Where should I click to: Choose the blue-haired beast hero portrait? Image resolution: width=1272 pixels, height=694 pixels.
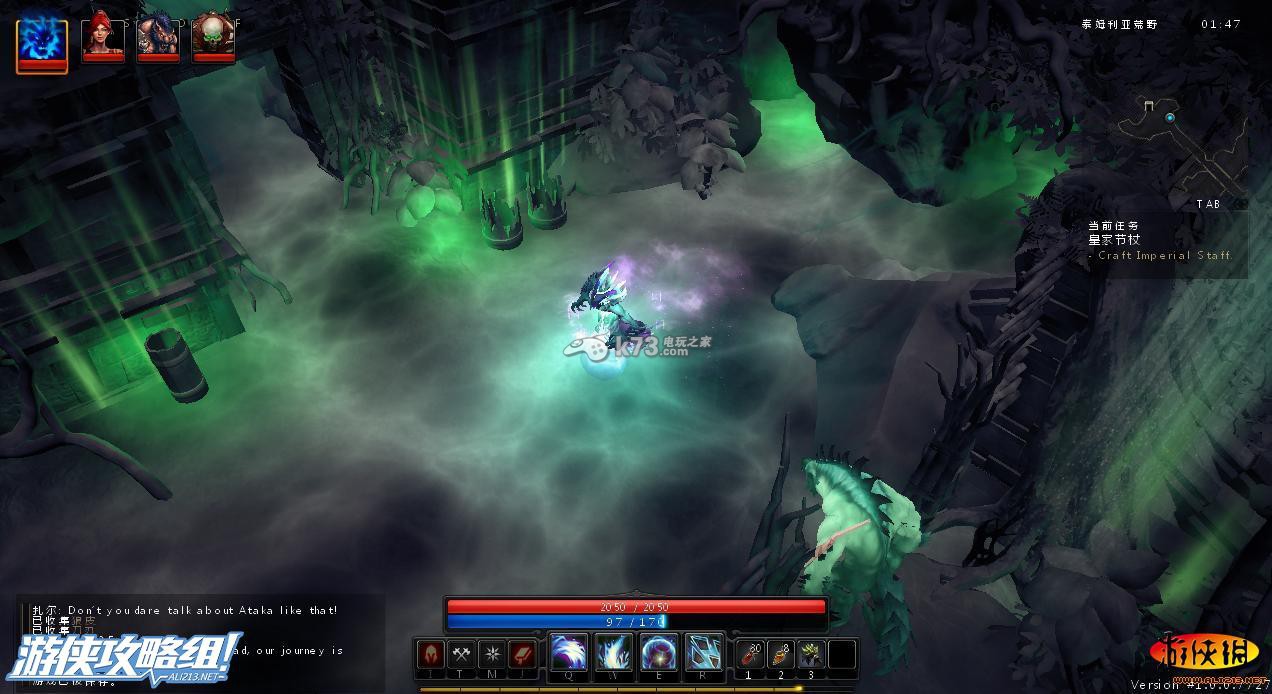point(158,36)
